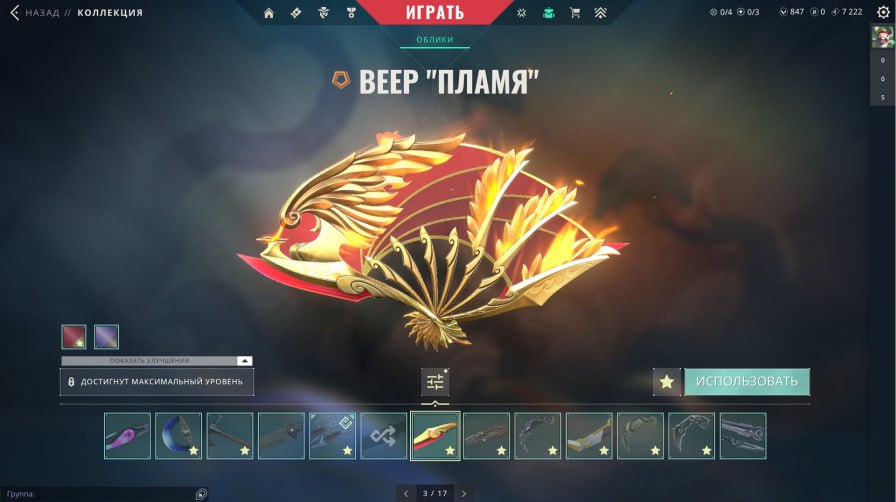Select the random shuffle skin tile
Screen dimensions: 896x502
pos(384,436)
